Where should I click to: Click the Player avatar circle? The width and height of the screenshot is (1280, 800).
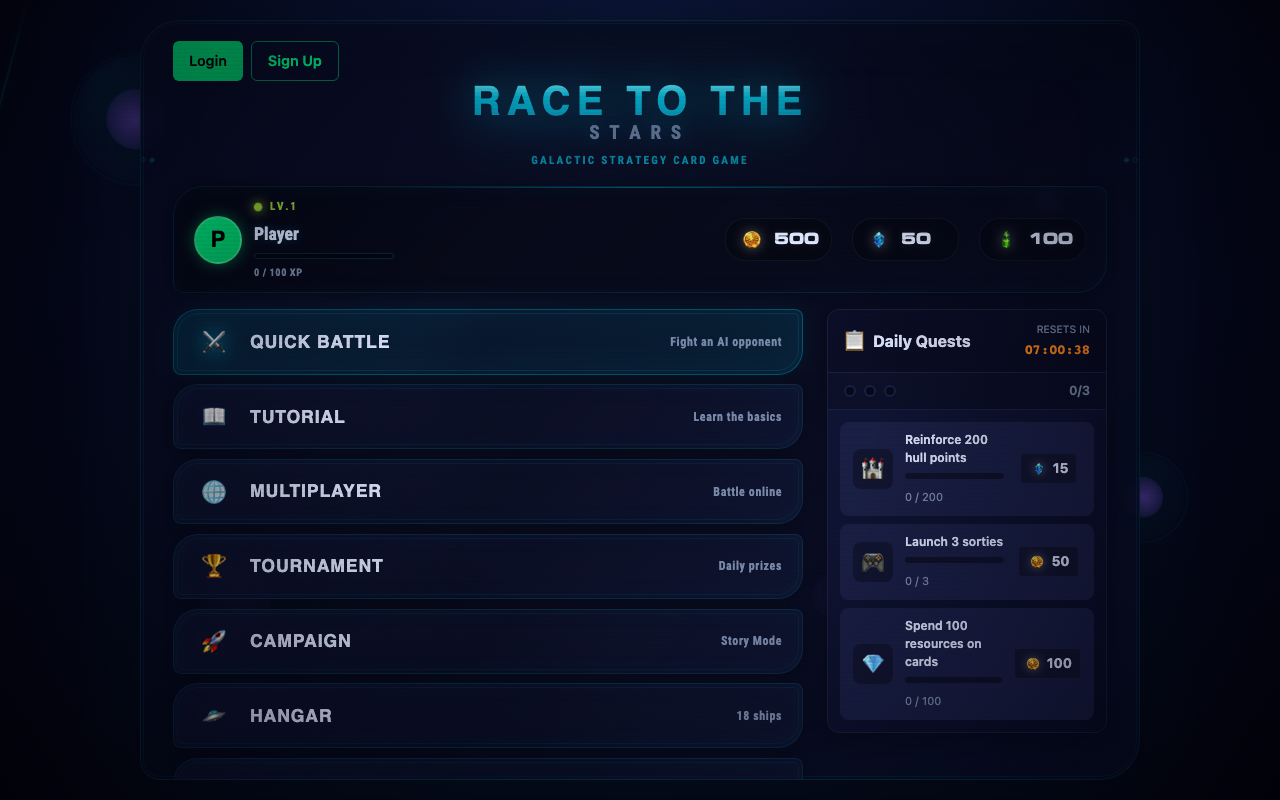[217, 240]
